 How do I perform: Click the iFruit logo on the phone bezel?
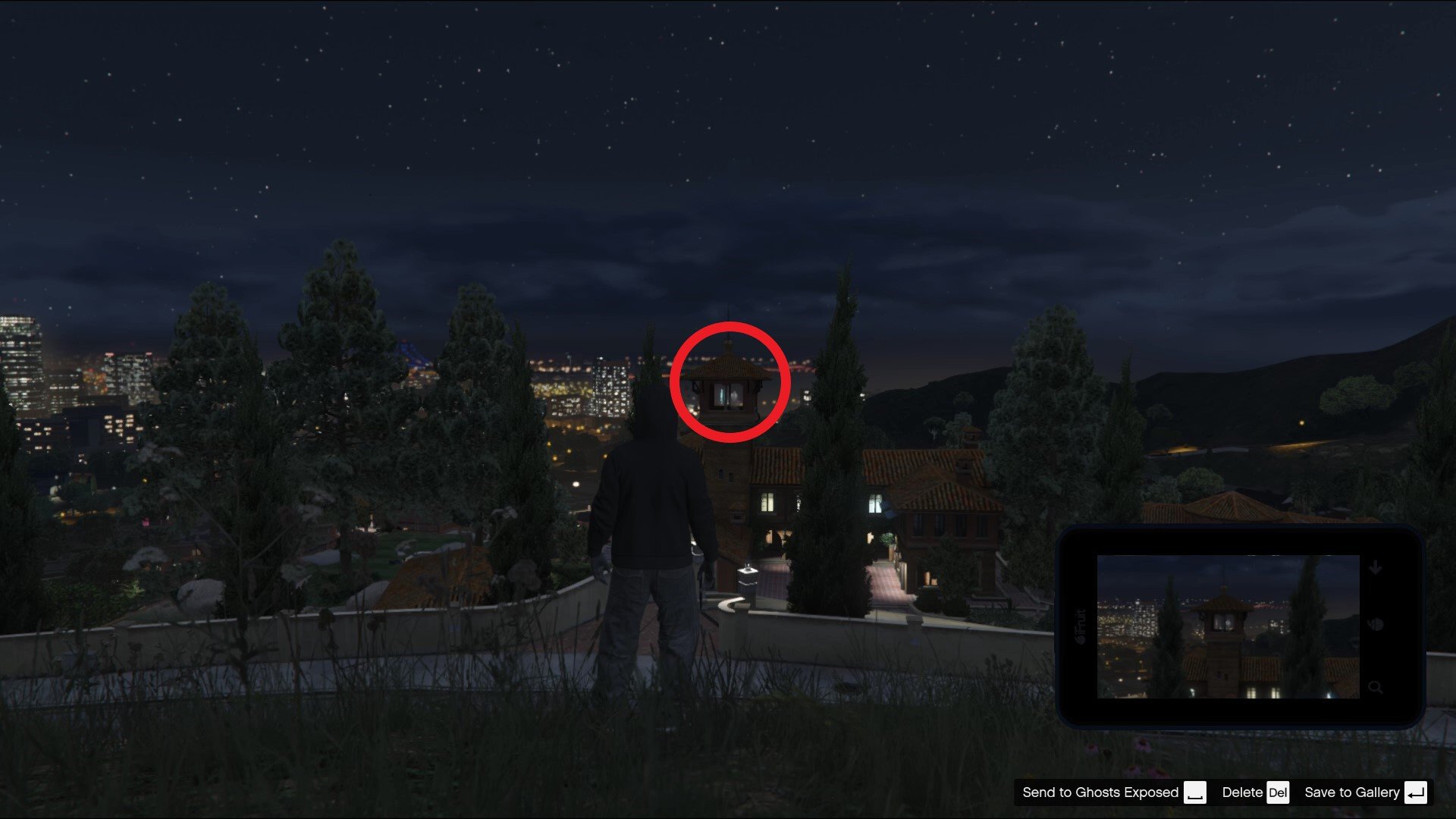click(x=1081, y=626)
